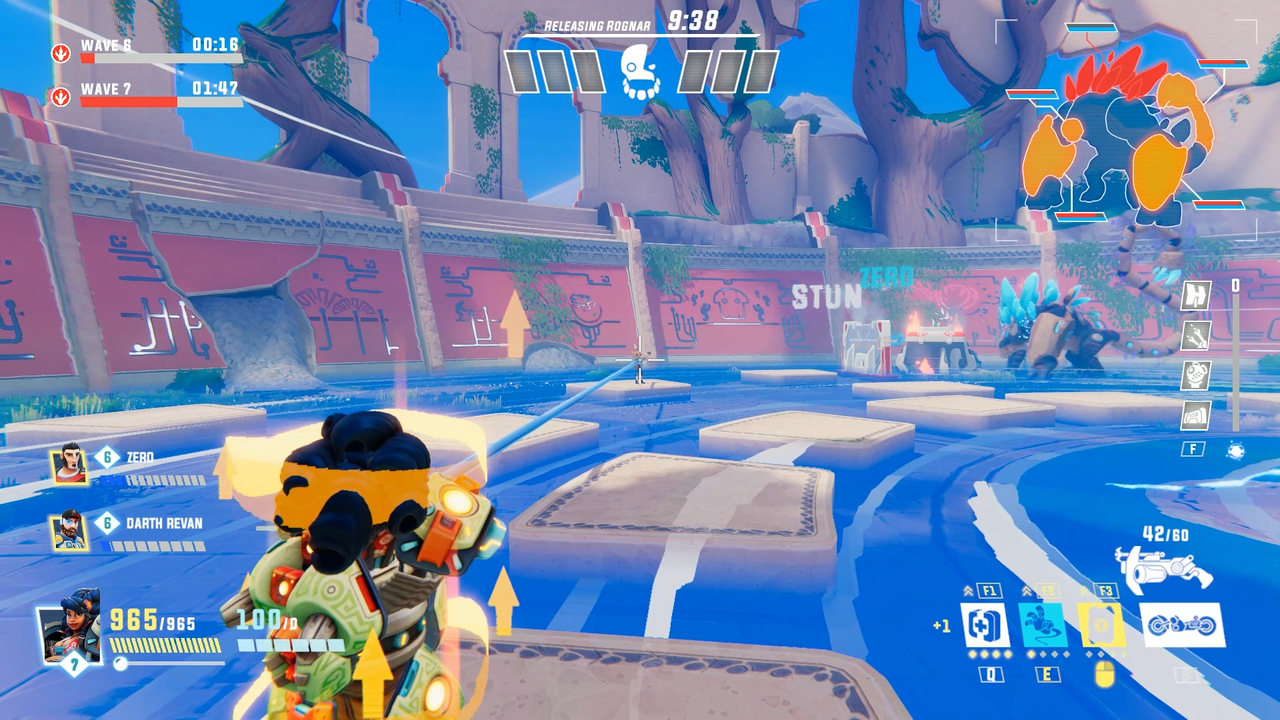Click teammate Zero's portrait

click(68, 464)
